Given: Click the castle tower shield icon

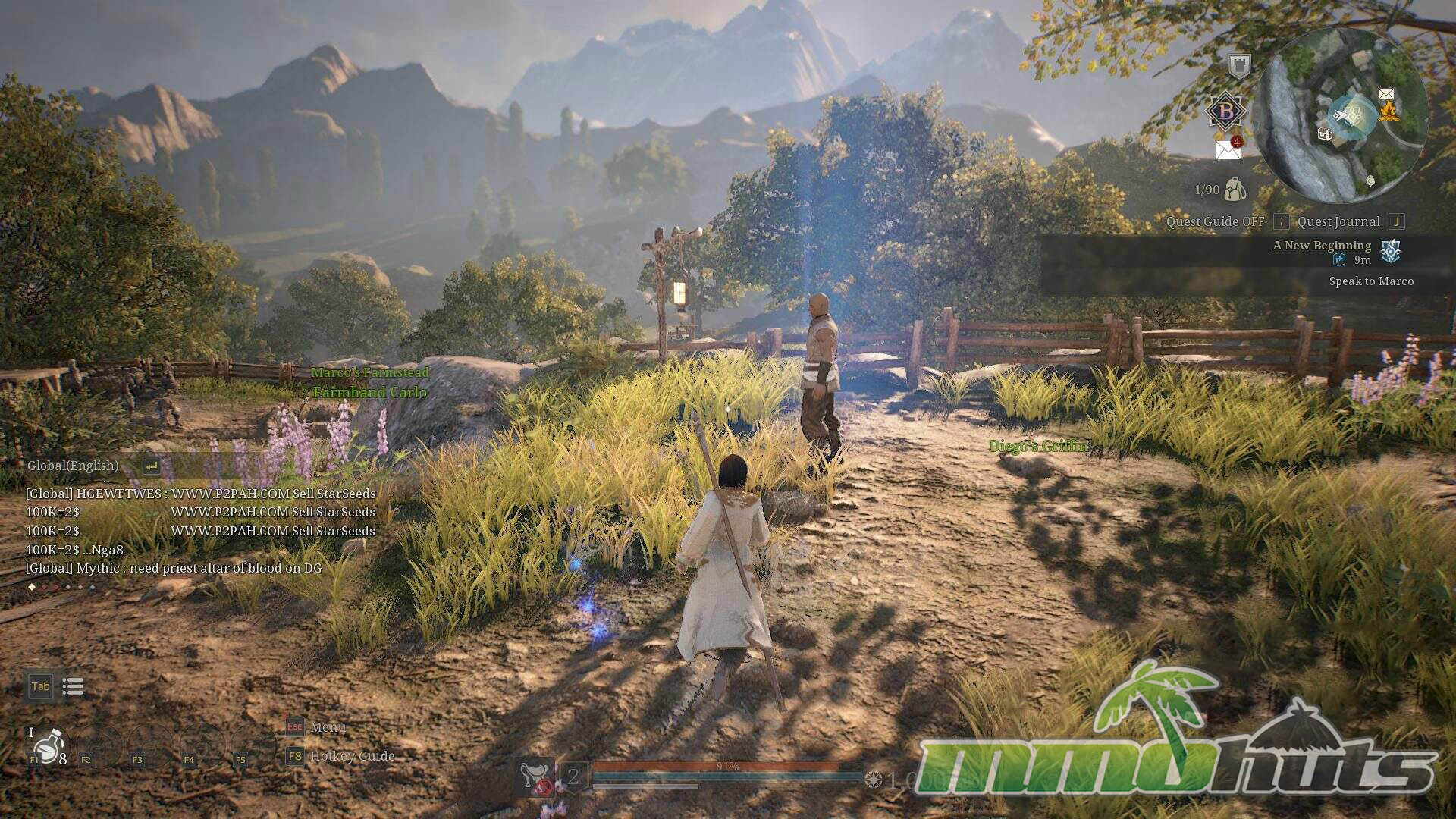Looking at the screenshot, I should [1239, 66].
